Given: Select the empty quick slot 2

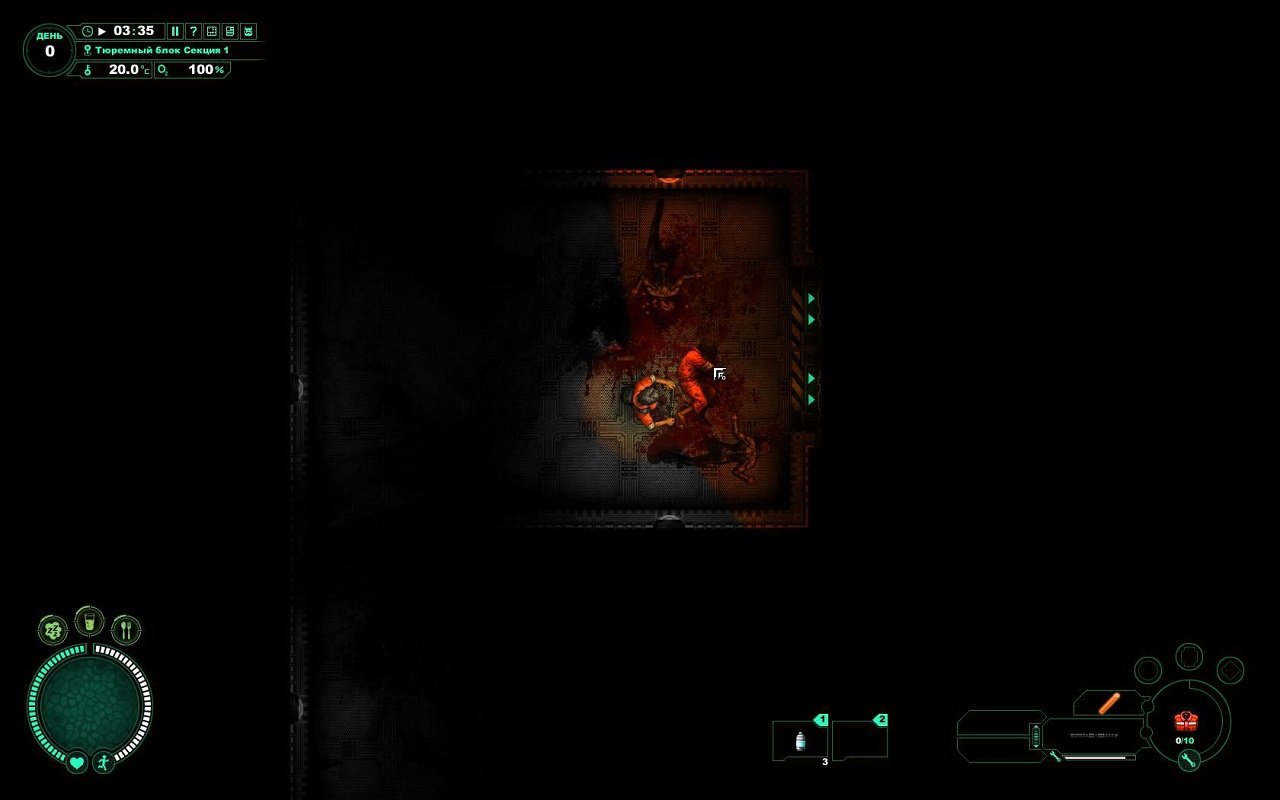Looking at the screenshot, I should point(860,738).
